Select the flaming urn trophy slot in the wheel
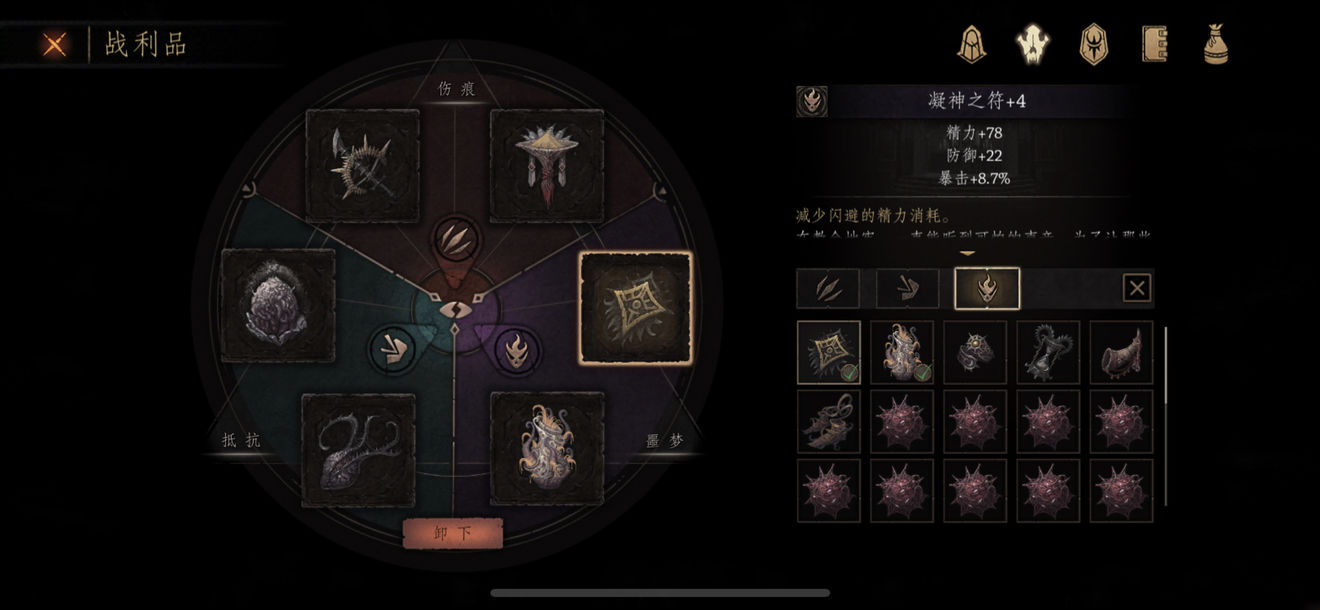Image resolution: width=1320 pixels, height=610 pixels. click(547, 448)
